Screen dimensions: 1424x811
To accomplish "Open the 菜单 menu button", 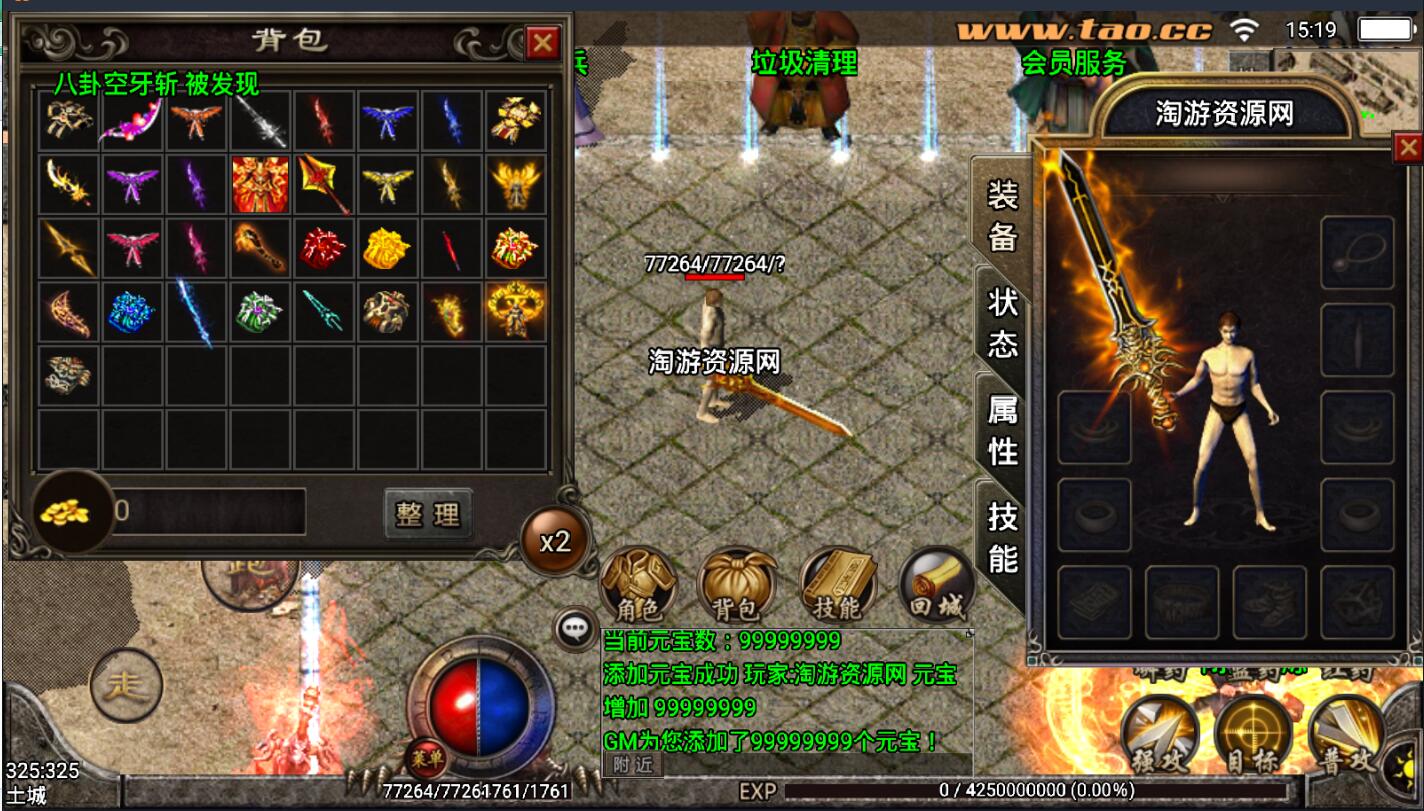I will (427, 758).
